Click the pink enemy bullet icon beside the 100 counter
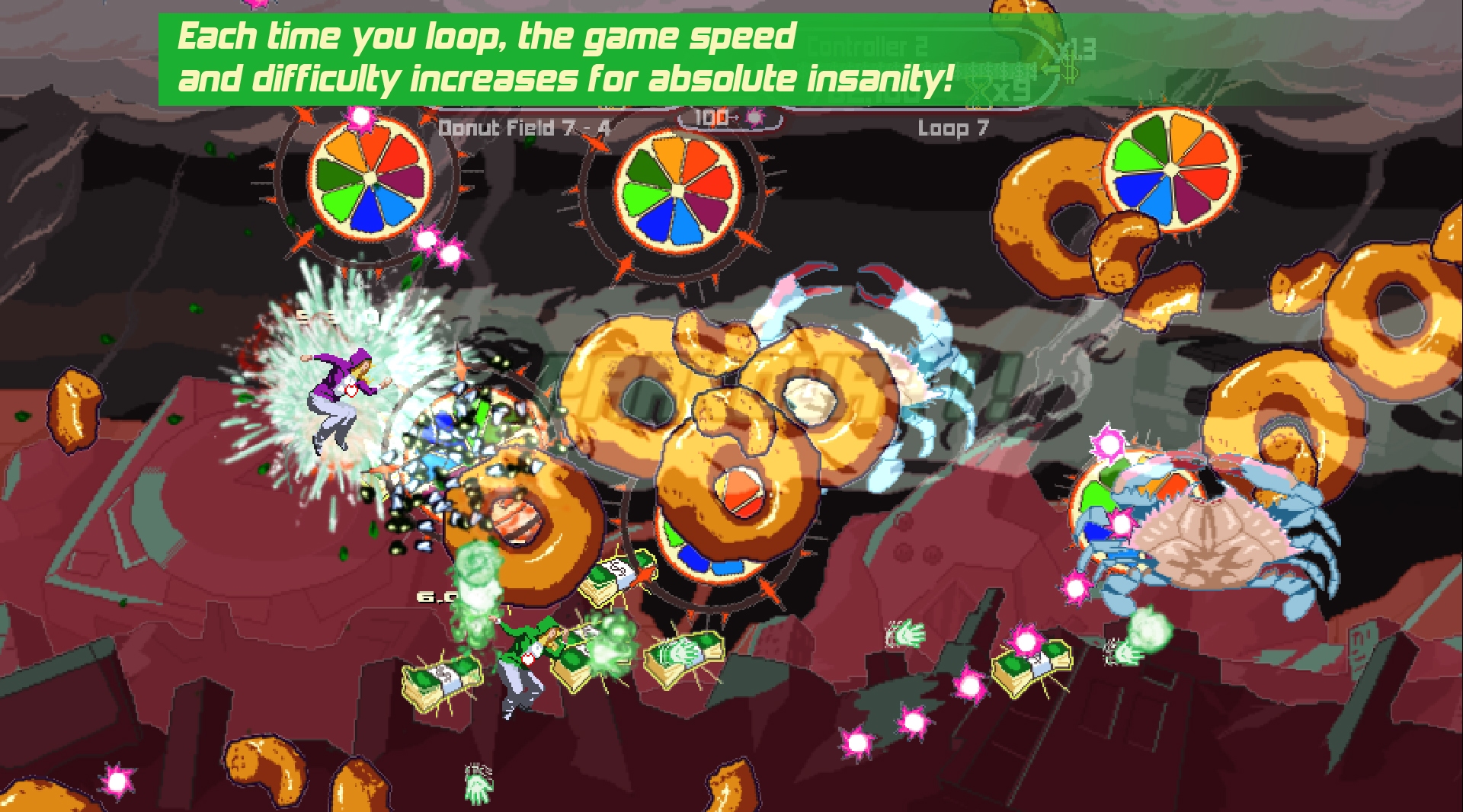 [x=753, y=117]
